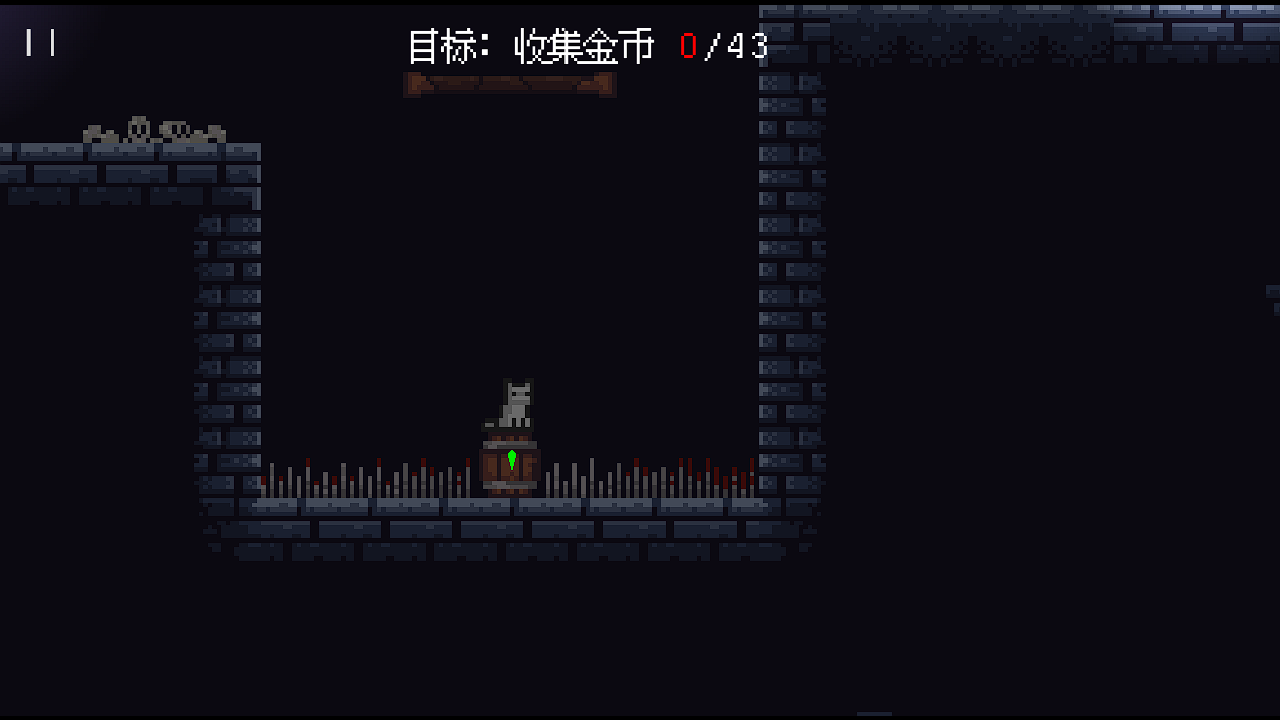Image resolution: width=1280 pixels, height=720 pixels.
Task: Click the wooden sign below the objective text
Action: click(510, 85)
